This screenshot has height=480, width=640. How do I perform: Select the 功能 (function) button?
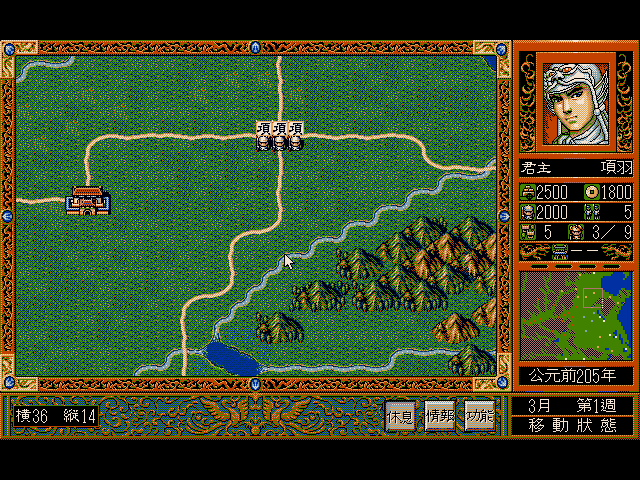pyautogui.click(x=478, y=415)
